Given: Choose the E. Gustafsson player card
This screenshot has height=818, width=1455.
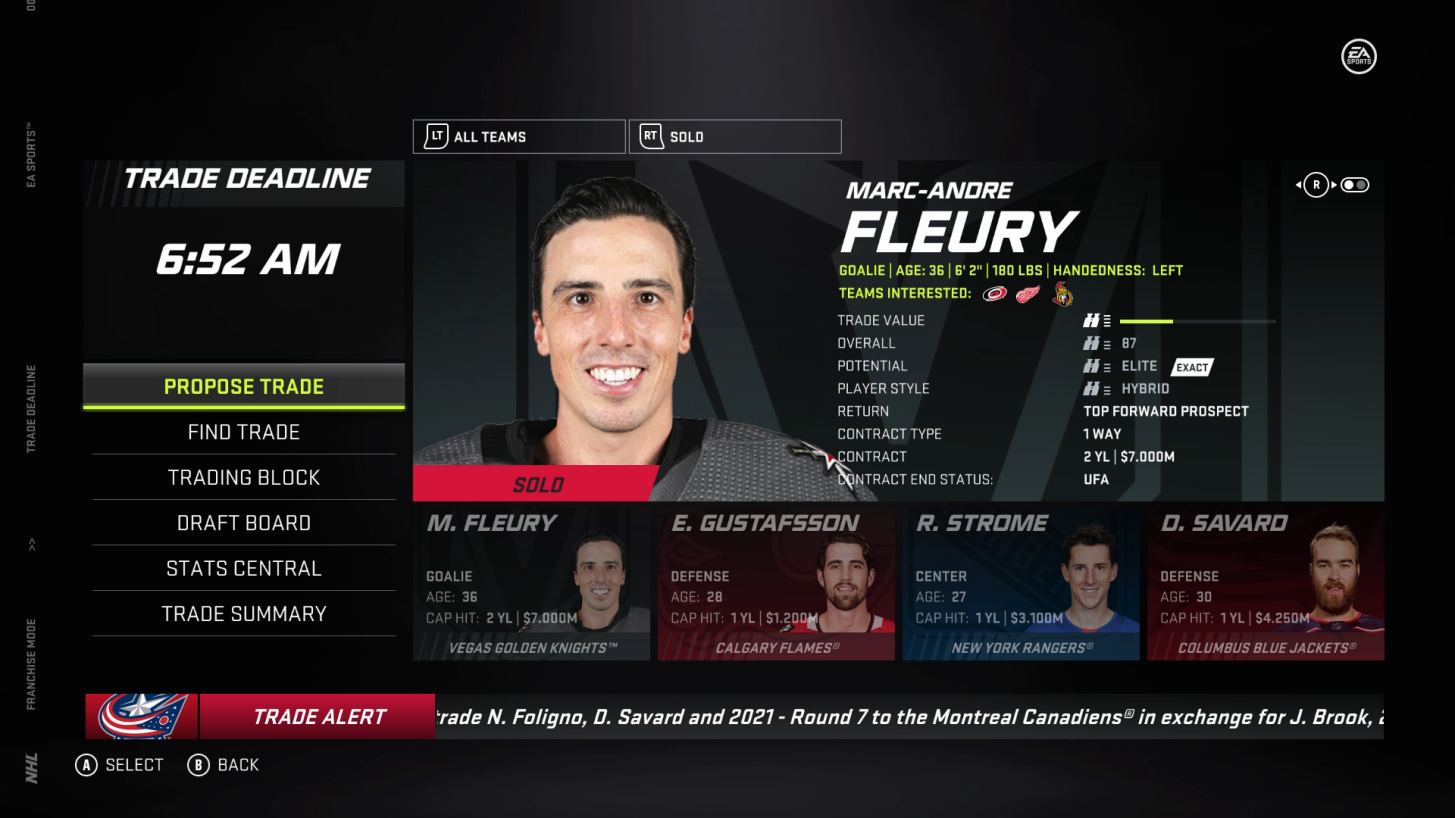Looking at the screenshot, I should pos(776,584).
